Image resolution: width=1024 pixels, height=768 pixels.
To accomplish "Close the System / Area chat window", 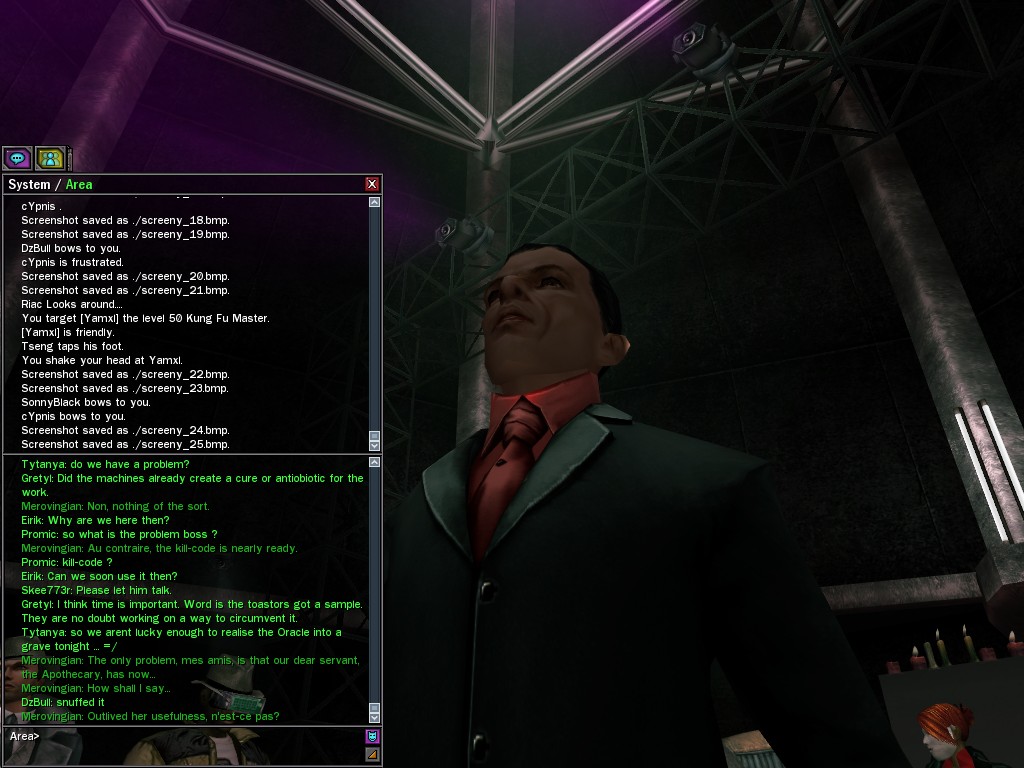I will [x=372, y=184].
